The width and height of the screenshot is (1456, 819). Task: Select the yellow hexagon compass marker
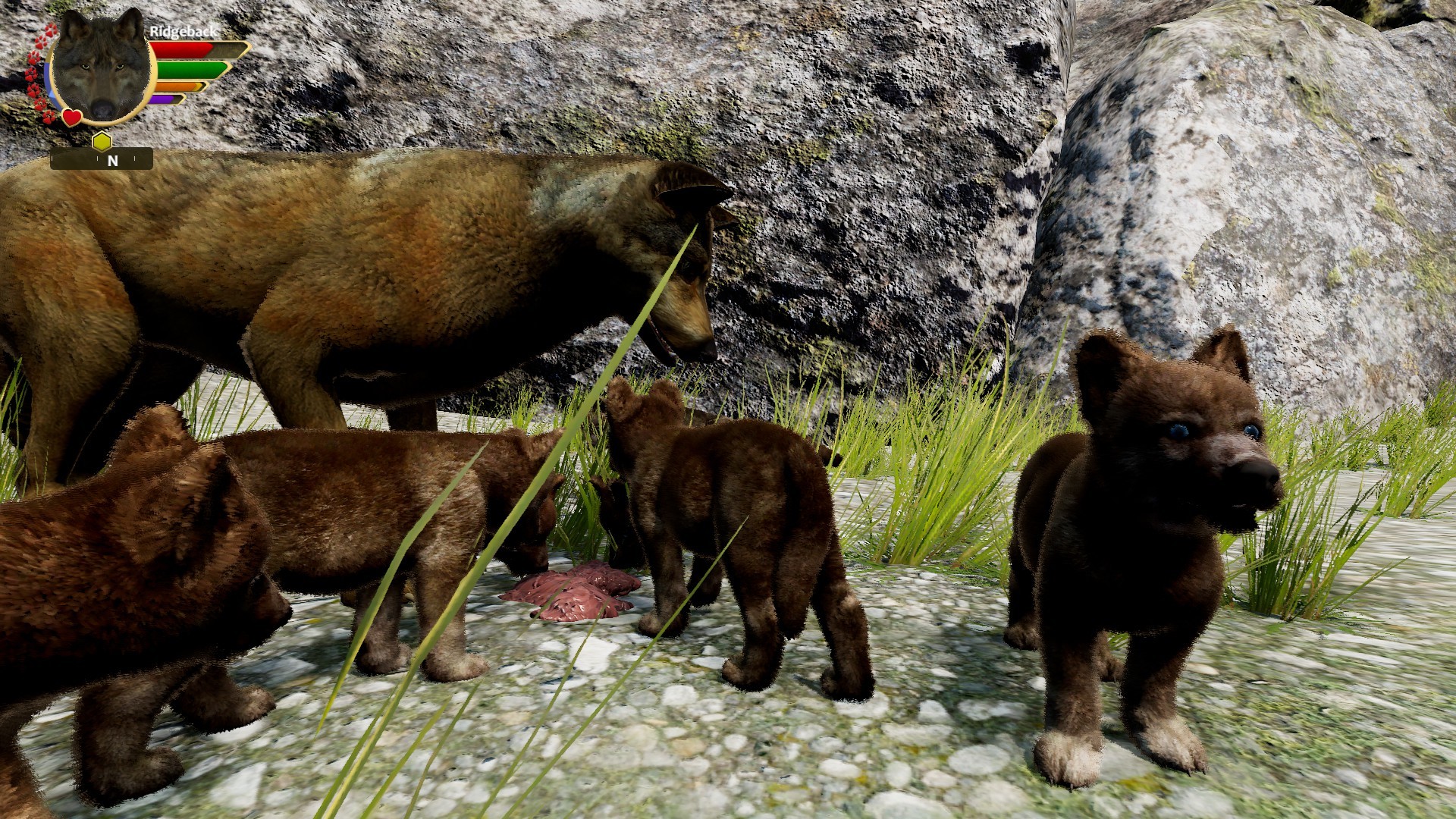[x=102, y=140]
